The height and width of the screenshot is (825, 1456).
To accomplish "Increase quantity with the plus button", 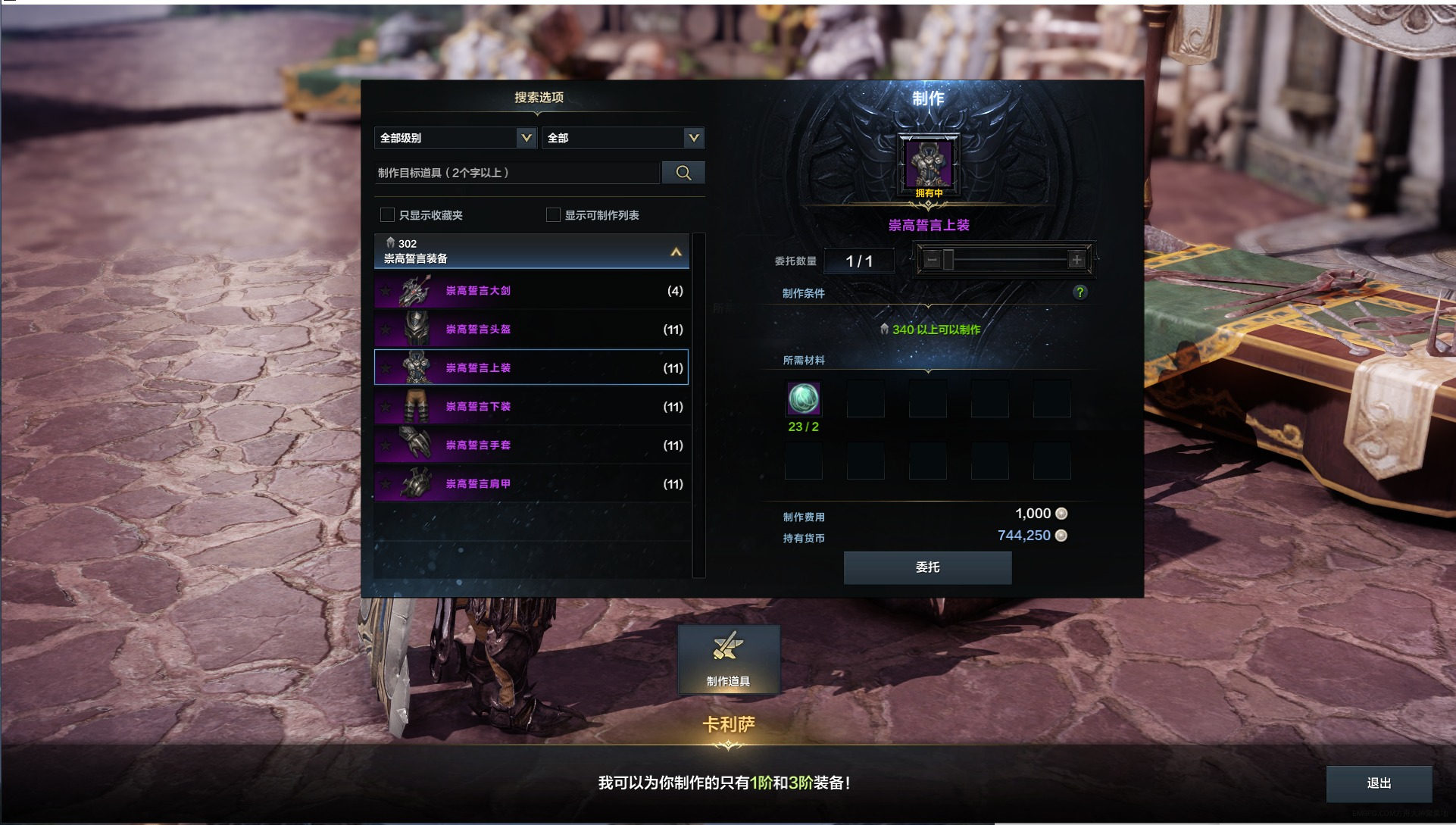I will point(1076,261).
